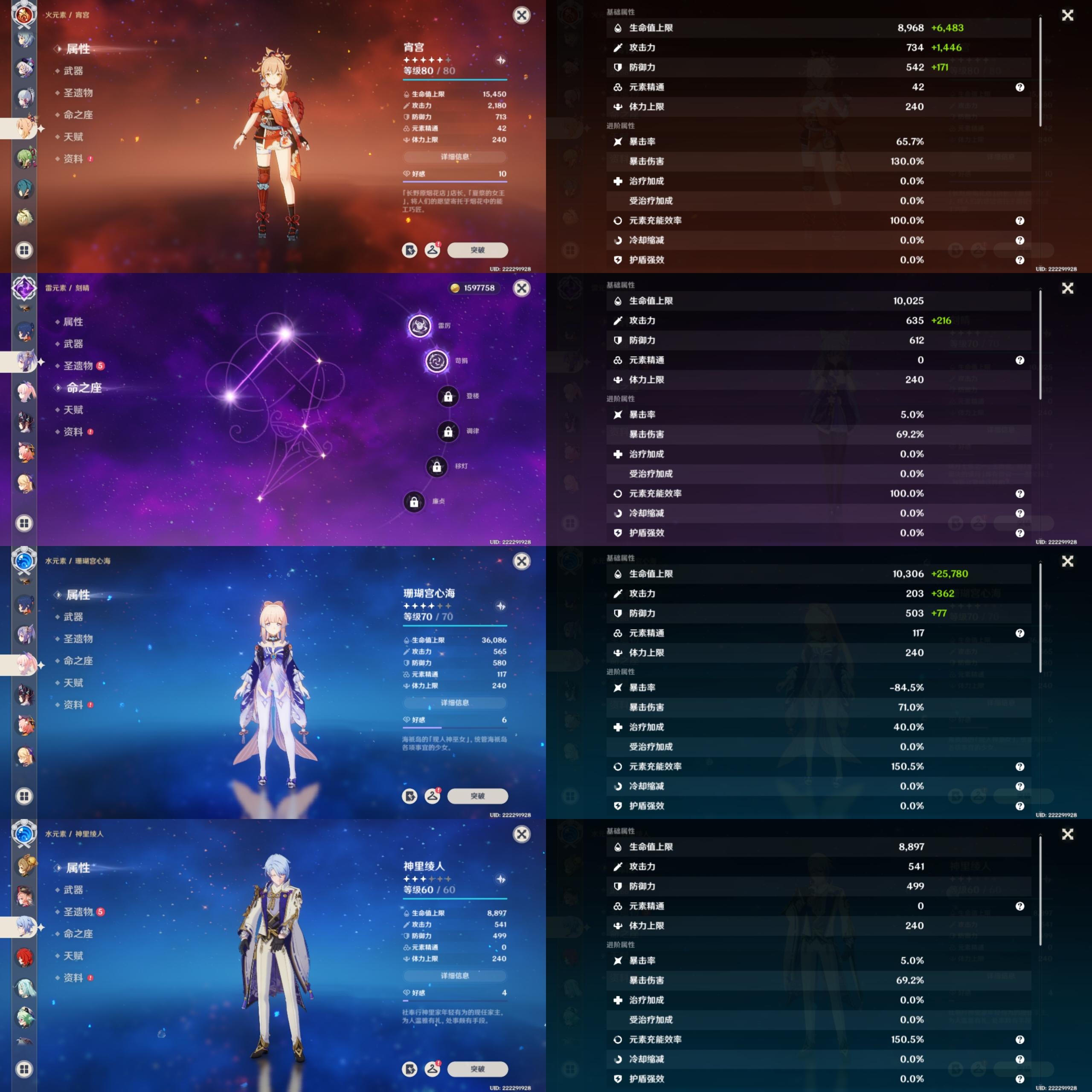Image resolution: width=1092 pixels, height=1092 pixels.
Task: Open 详细信息 under 神里绫人's stats
Action: pos(454,976)
